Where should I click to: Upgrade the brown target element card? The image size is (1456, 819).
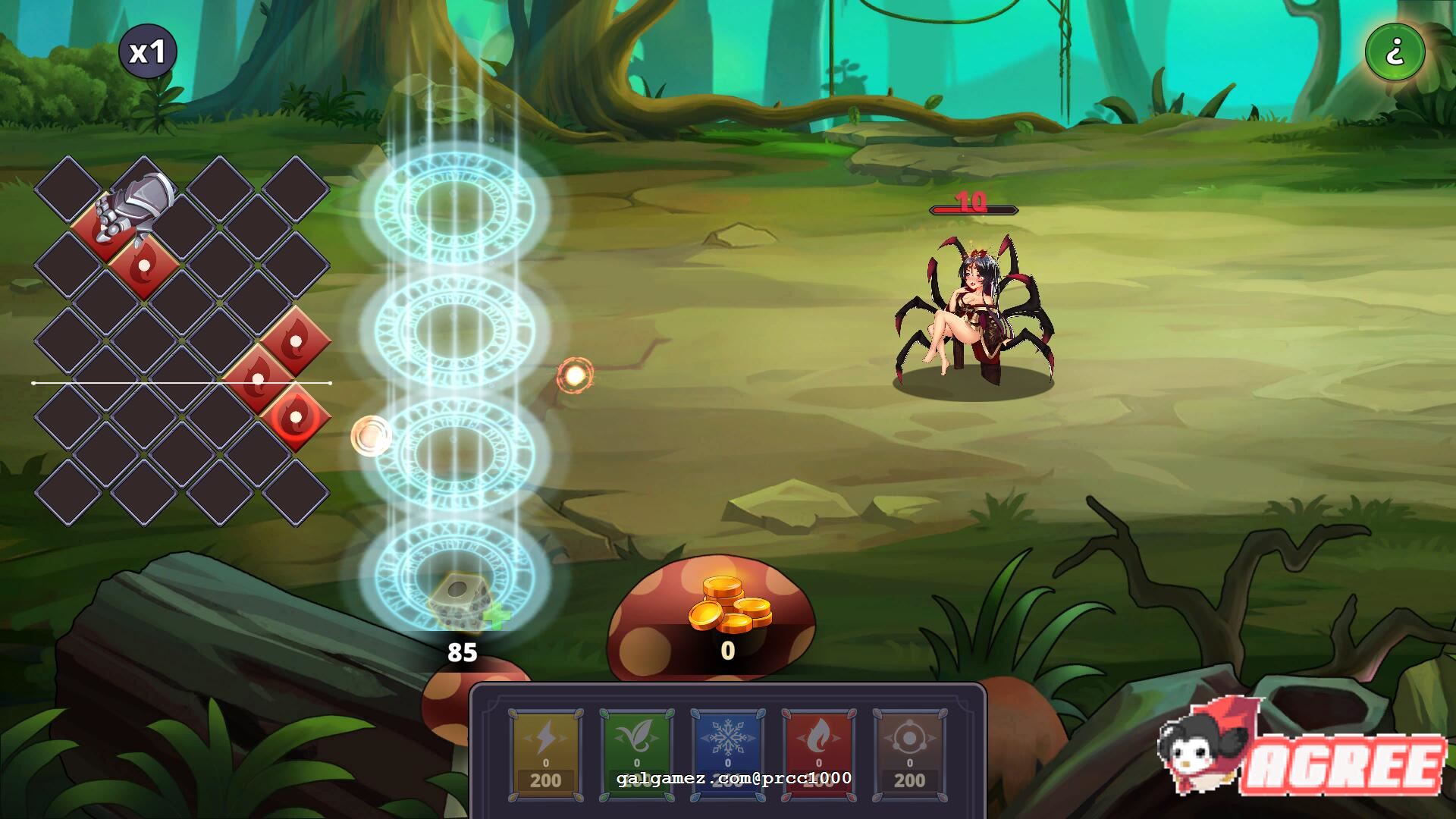909,755
